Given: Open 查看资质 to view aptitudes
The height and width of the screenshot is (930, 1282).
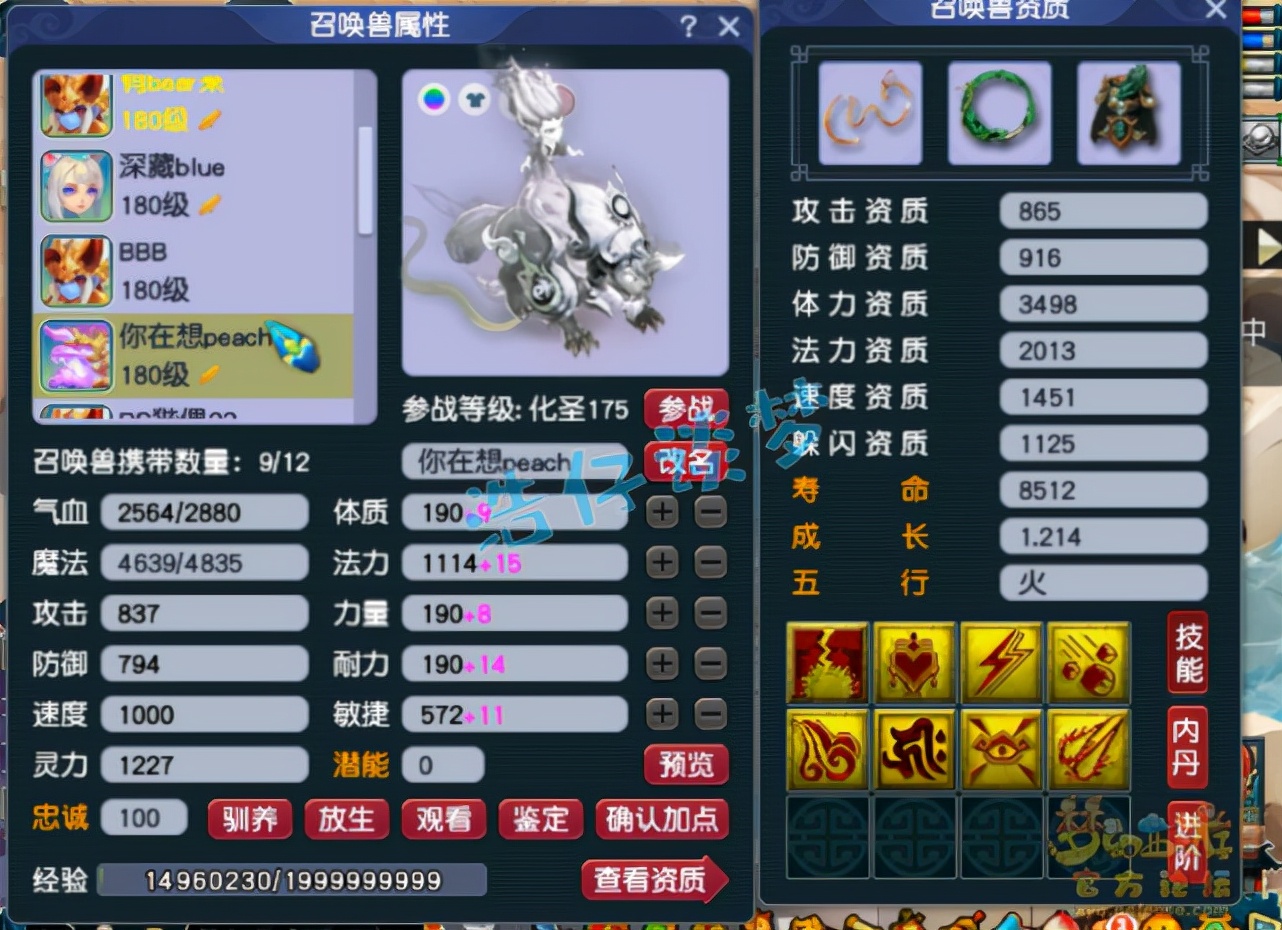Looking at the screenshot, I should click(x=648, y=880).
